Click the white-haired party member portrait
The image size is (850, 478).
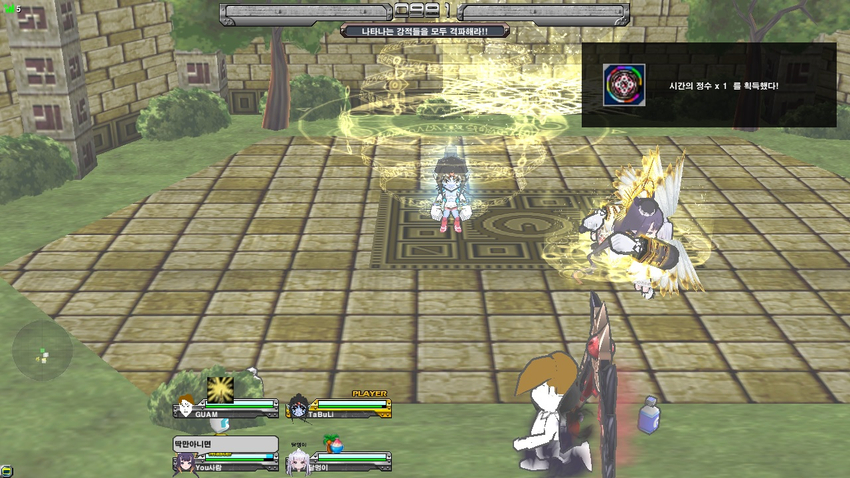296,462
